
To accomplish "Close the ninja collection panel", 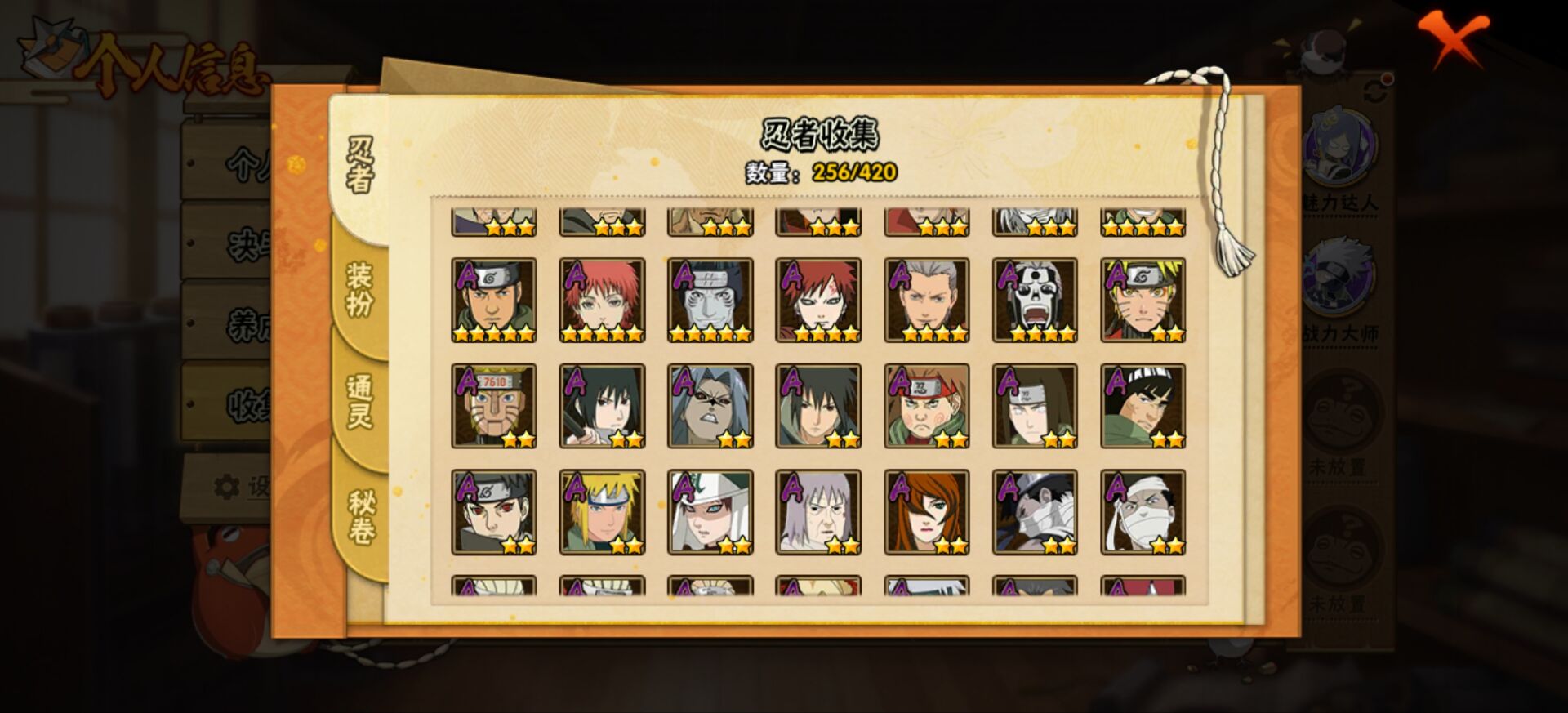I will (x=1453, y=38).
